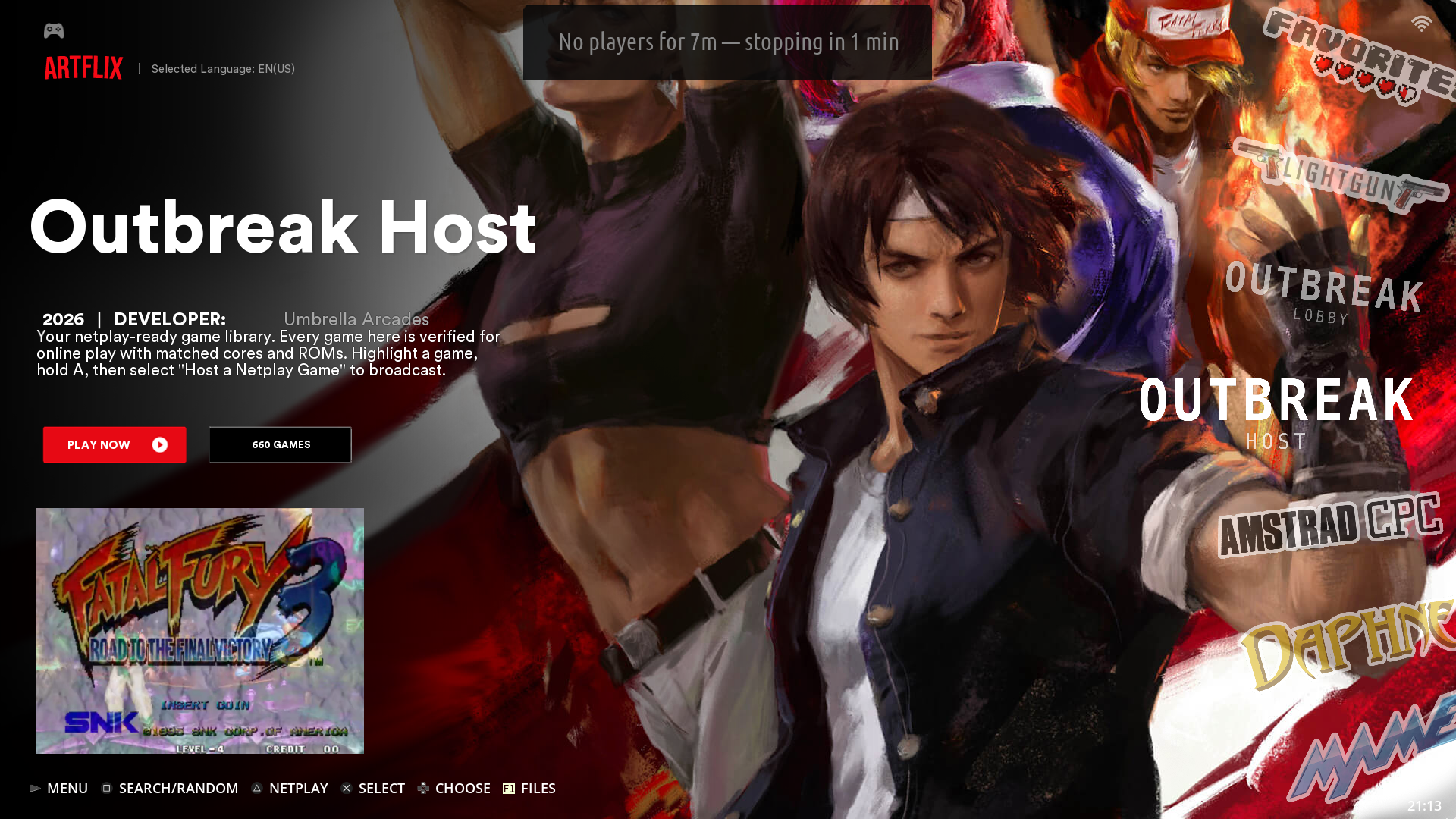This screenshot has height=819, width=1456.
Task: Click the square icon beside SEARCH/RANDOM
Action: click(x=107, y=788)
